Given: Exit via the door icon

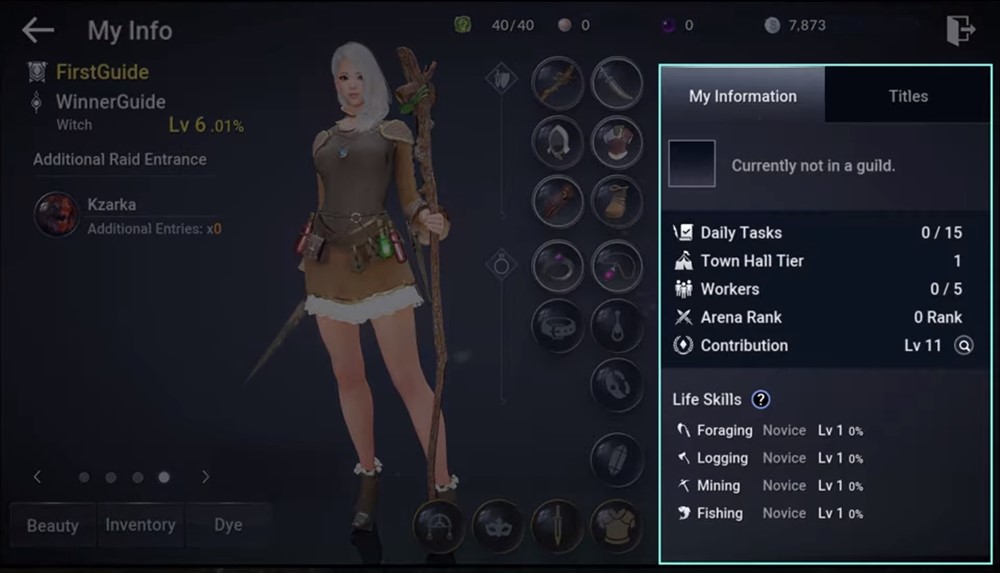Looking at the screenshot, I should pyautogui.click(x=960, y=30).
